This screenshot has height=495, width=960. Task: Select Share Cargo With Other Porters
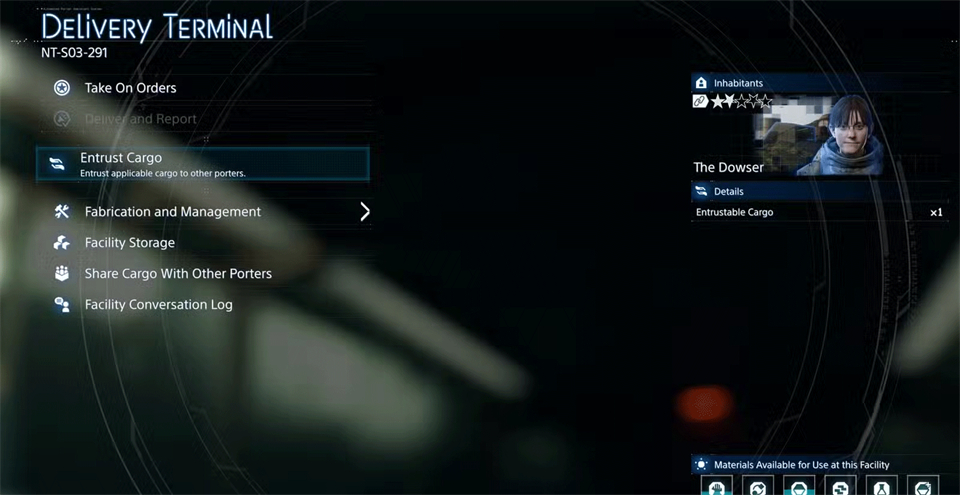[178, 274]
